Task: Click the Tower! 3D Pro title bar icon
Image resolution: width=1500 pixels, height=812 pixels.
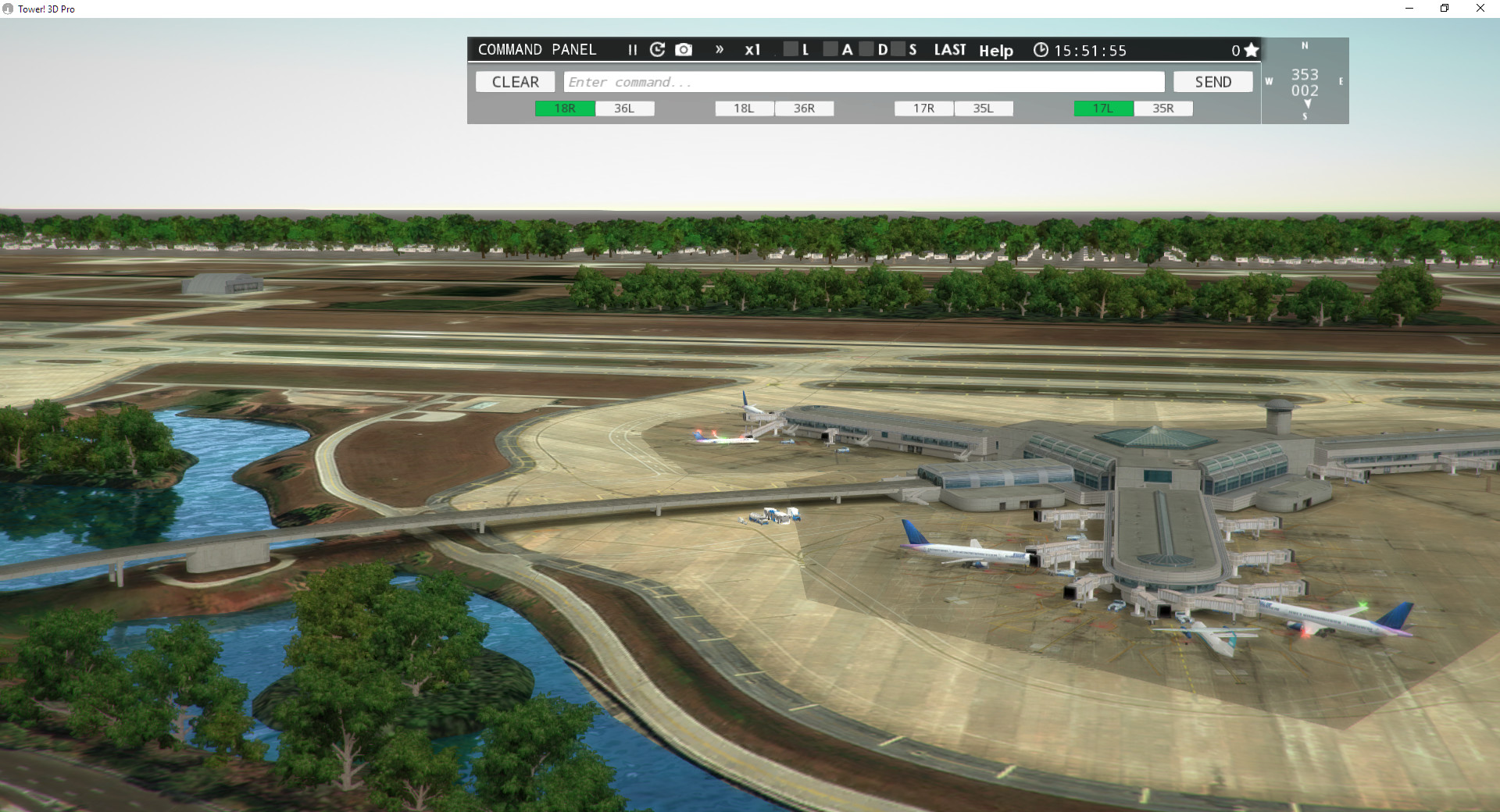Action: (8, 9)
